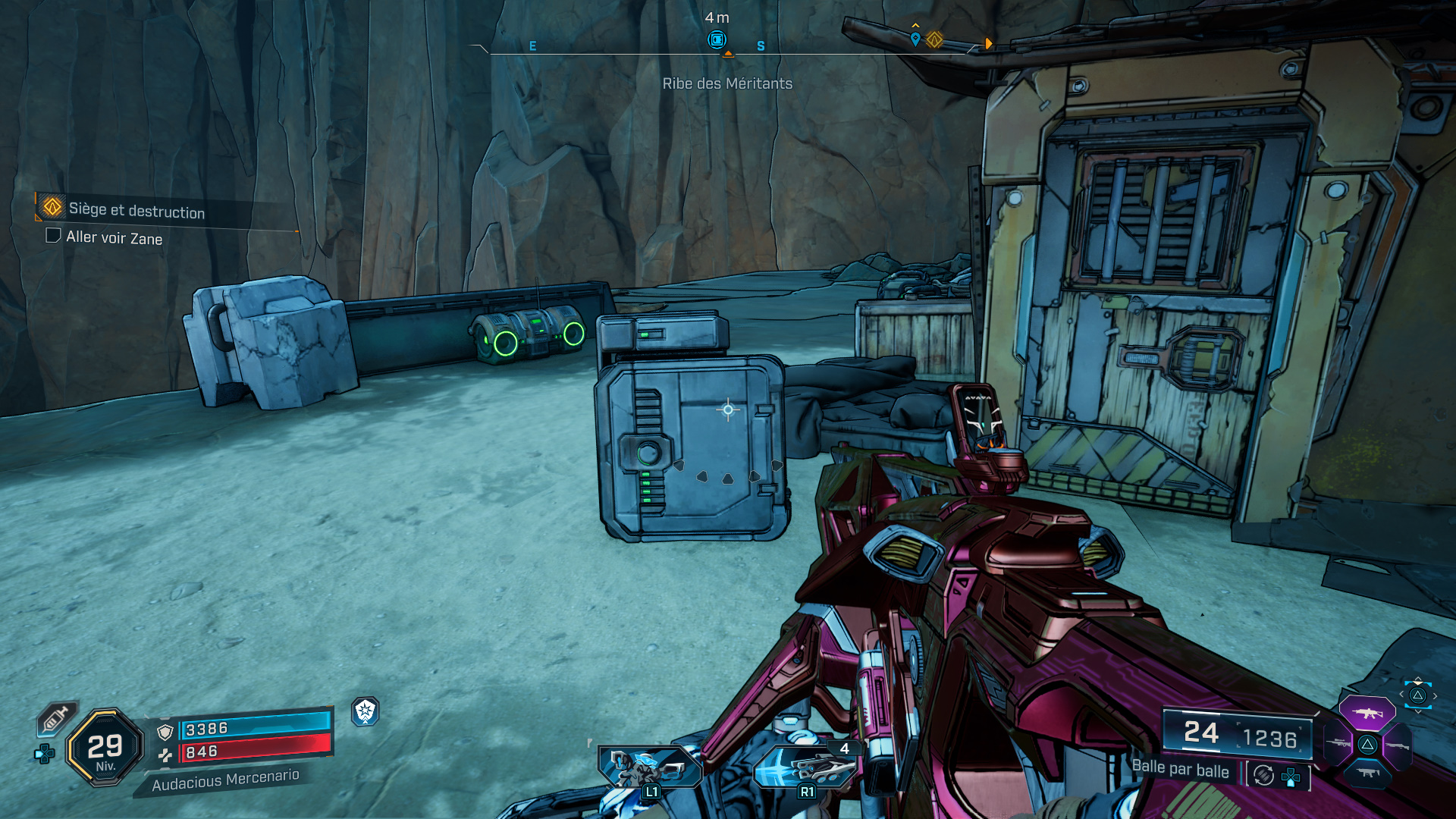Click the orange quest marker on the compass
This screenshot has height=819, width=1456.
tap(934, 39)
